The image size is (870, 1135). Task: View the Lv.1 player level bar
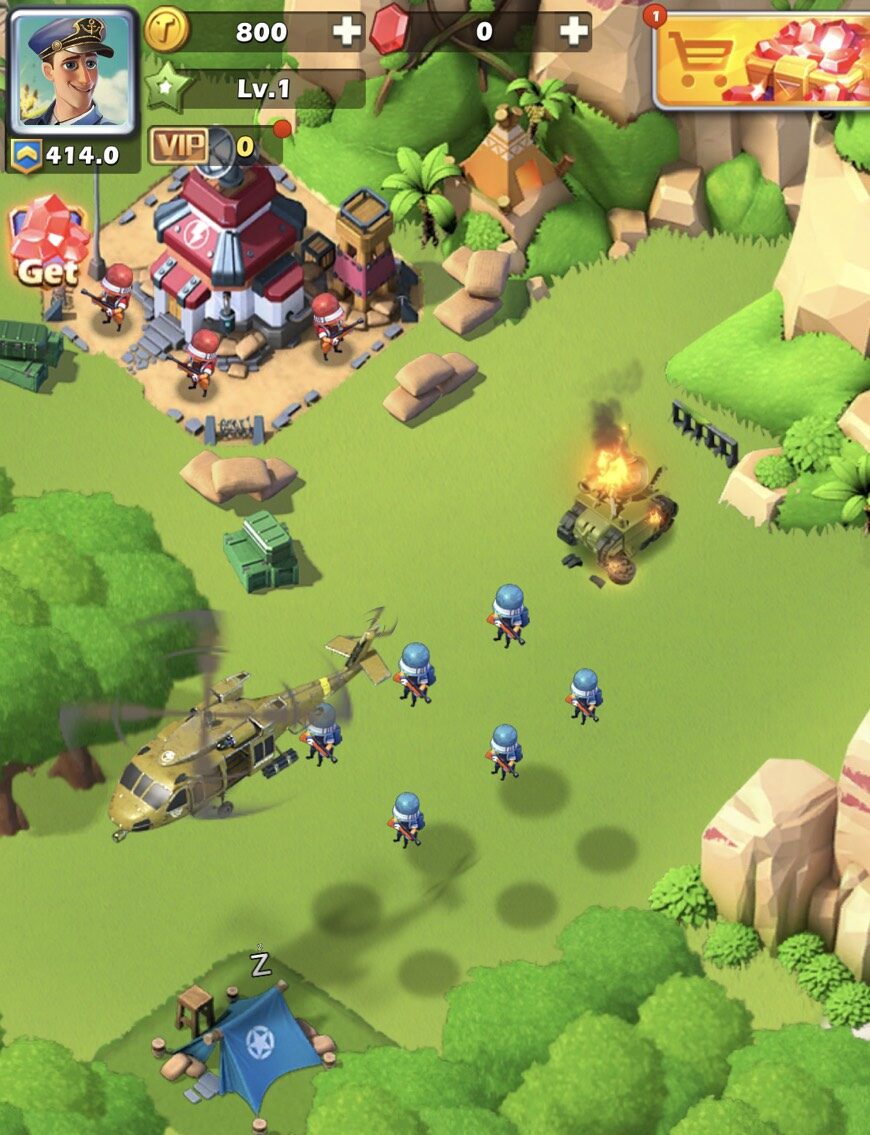coord(262,89)
